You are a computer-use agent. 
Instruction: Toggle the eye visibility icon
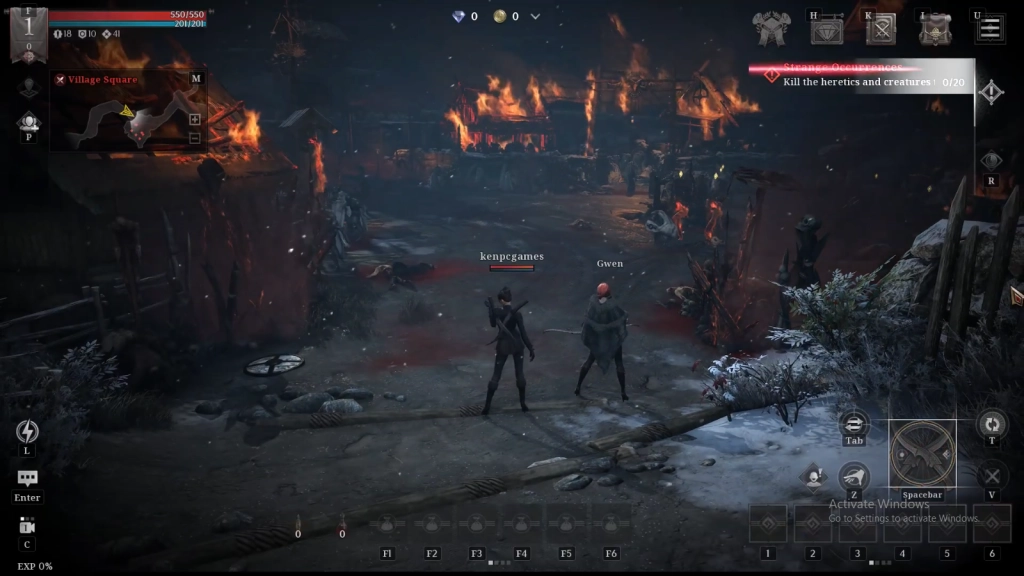[991, 161]
